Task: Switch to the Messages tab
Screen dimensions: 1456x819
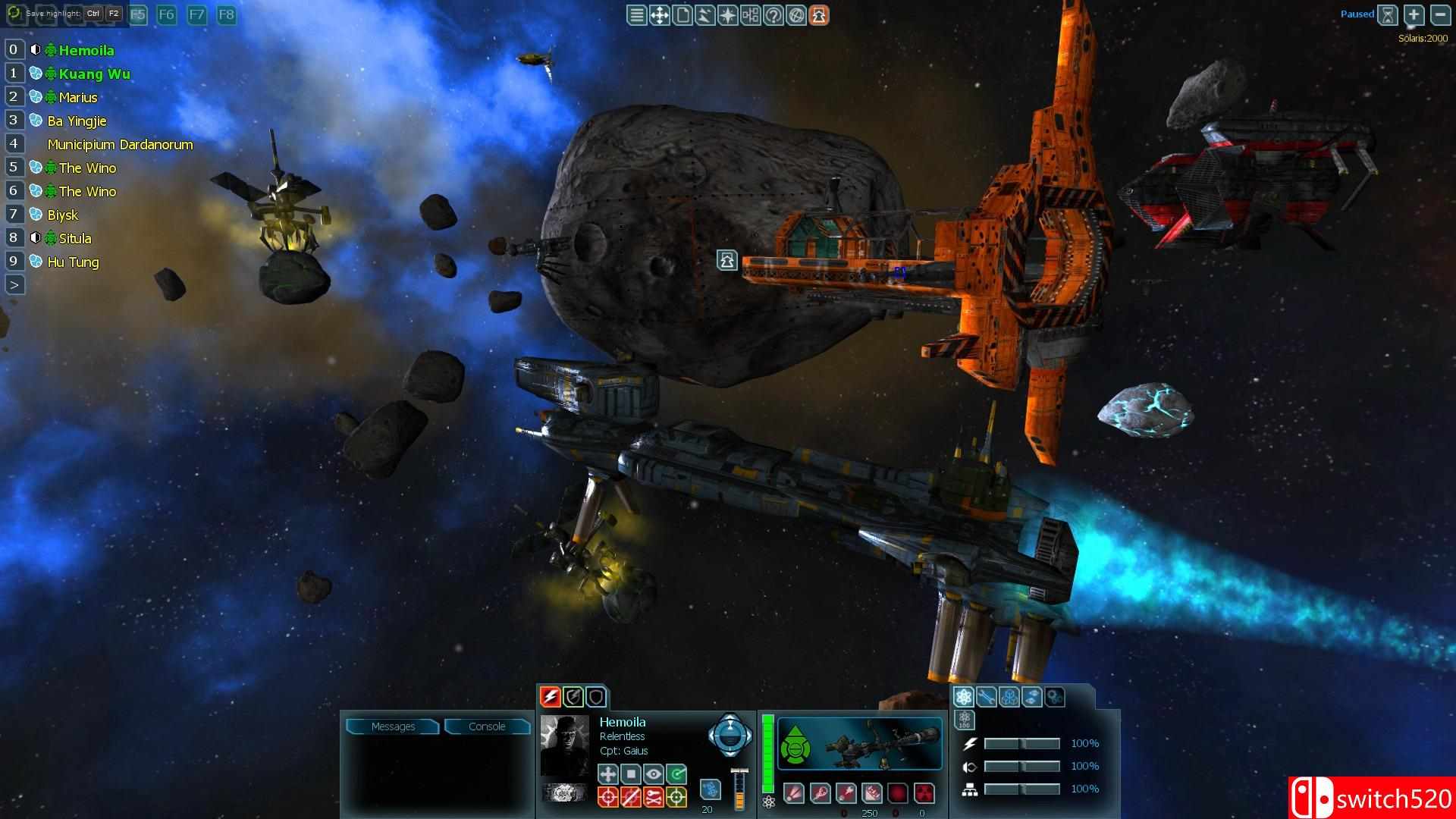Action: (x=394, y=726)
